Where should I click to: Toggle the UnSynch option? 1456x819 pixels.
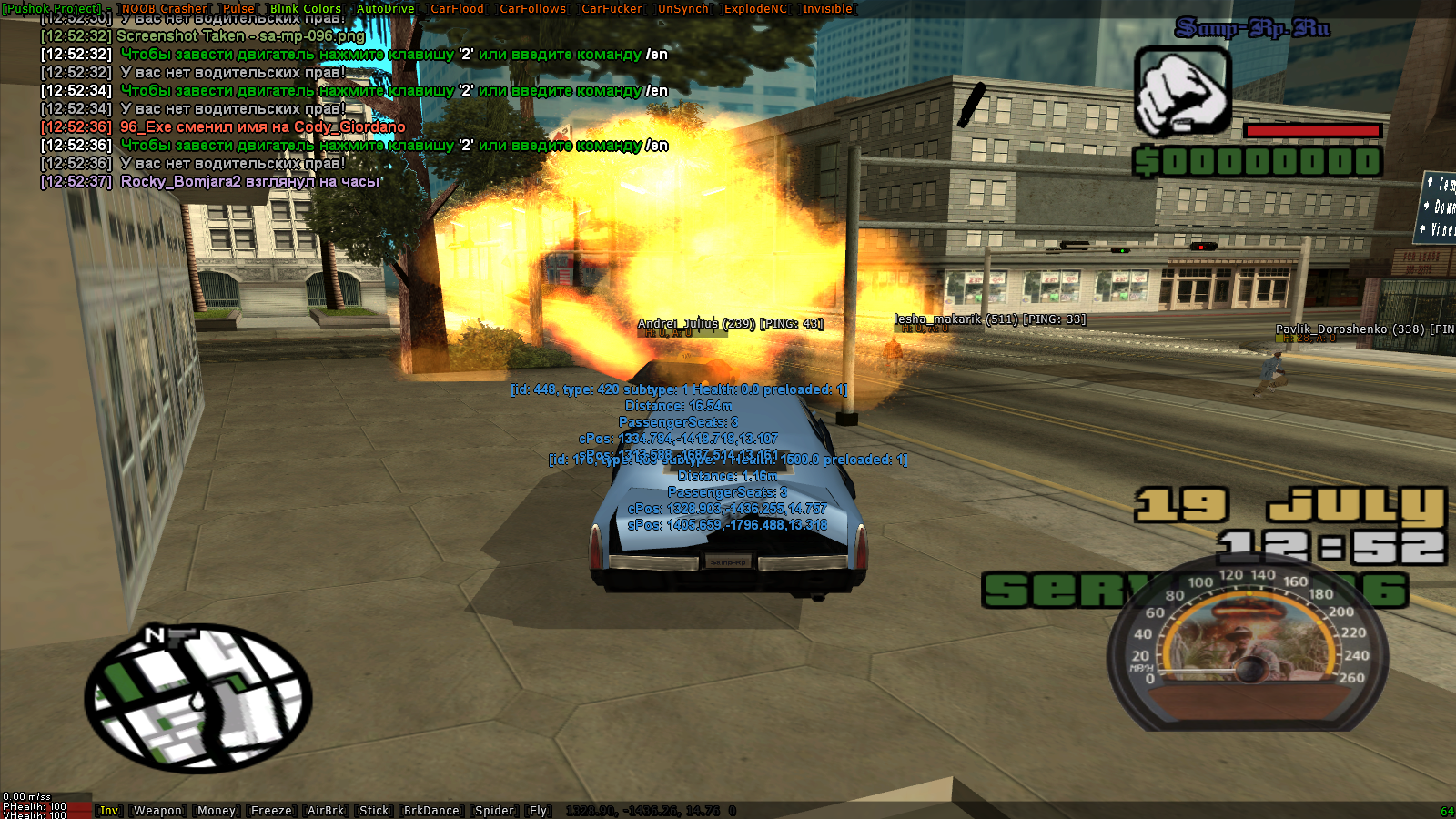pos(683,9)
